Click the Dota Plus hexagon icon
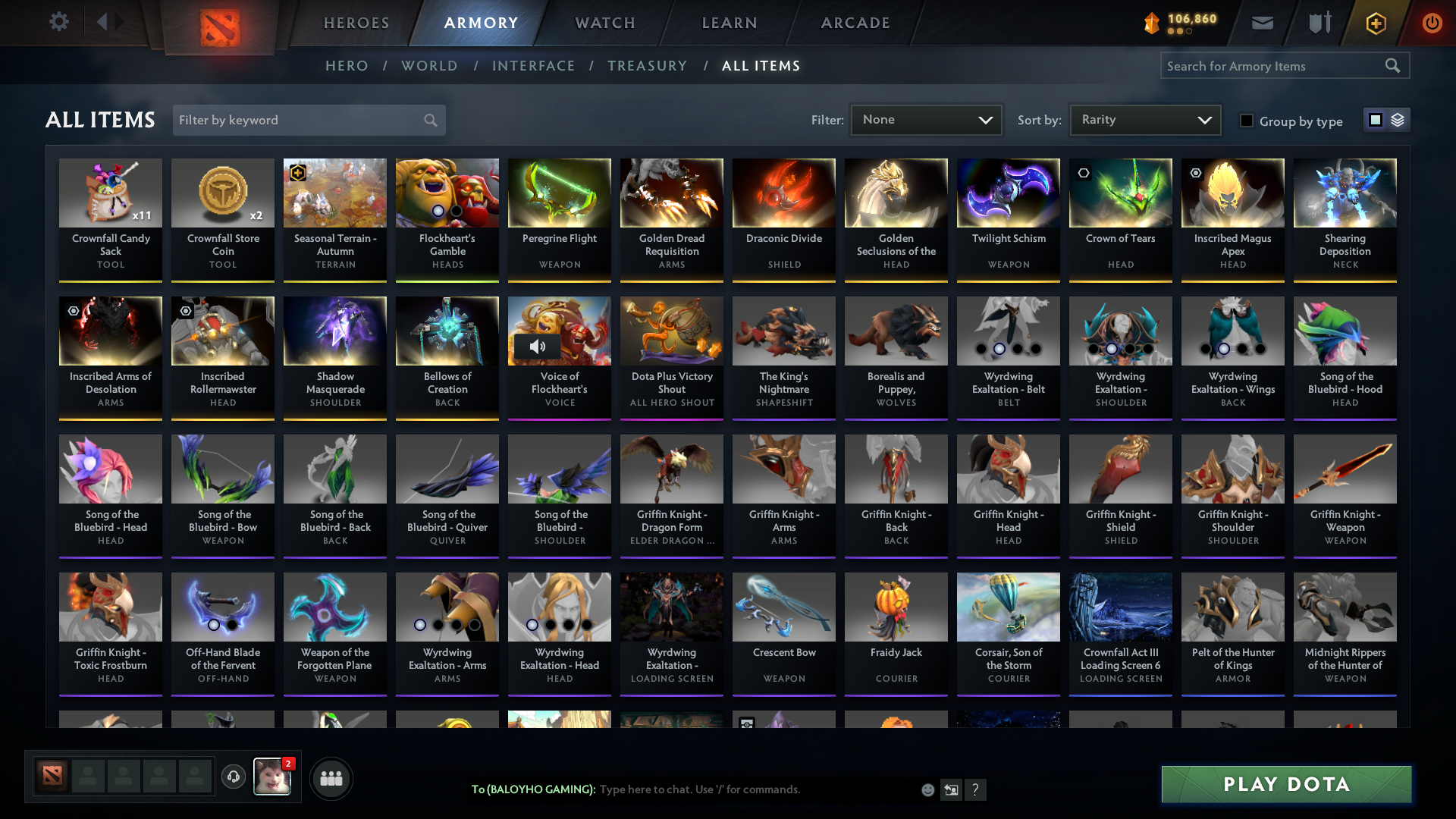The image size is (1456, 819). pyautogui.click(x=1375, y=23)
